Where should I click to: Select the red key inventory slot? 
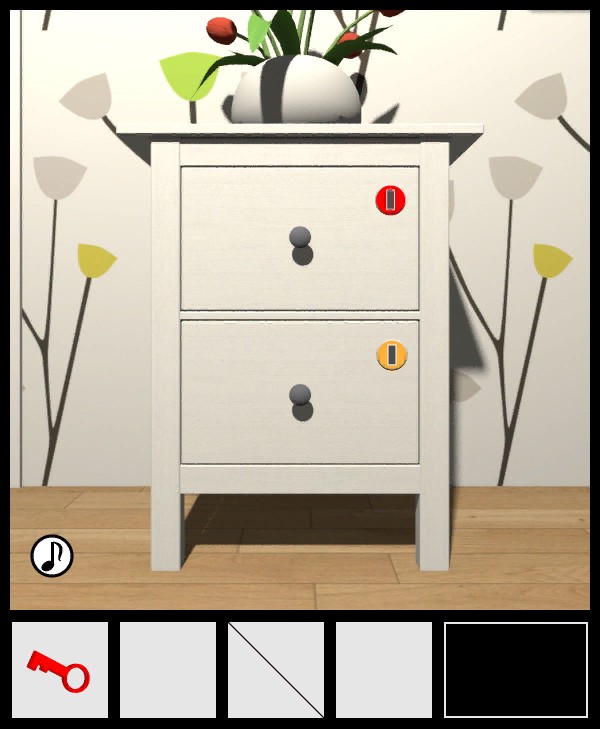tap(60, 670)
